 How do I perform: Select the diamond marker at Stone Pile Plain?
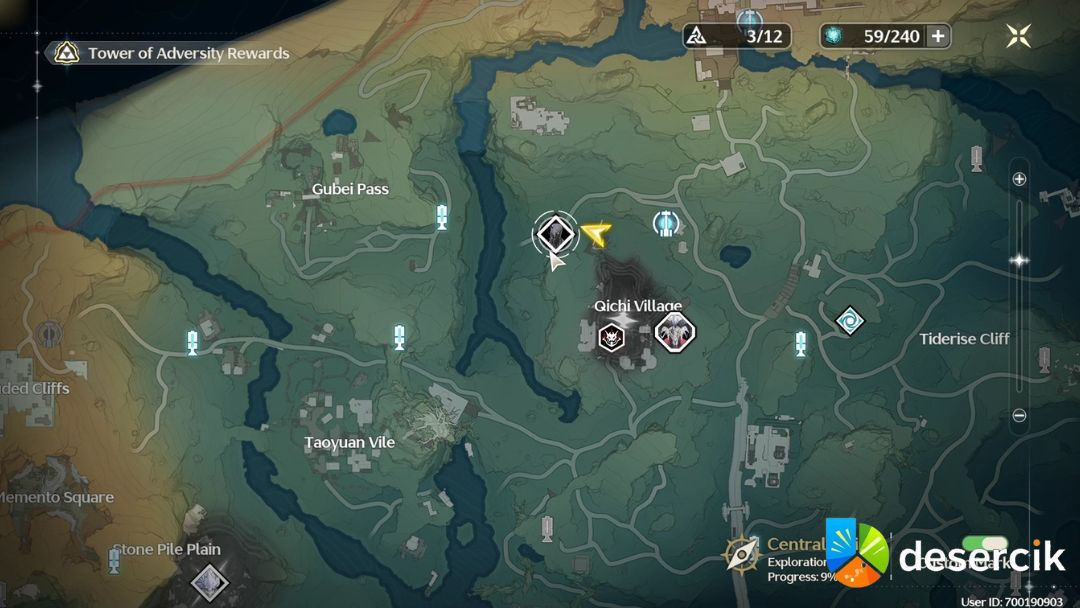point(209,580)
